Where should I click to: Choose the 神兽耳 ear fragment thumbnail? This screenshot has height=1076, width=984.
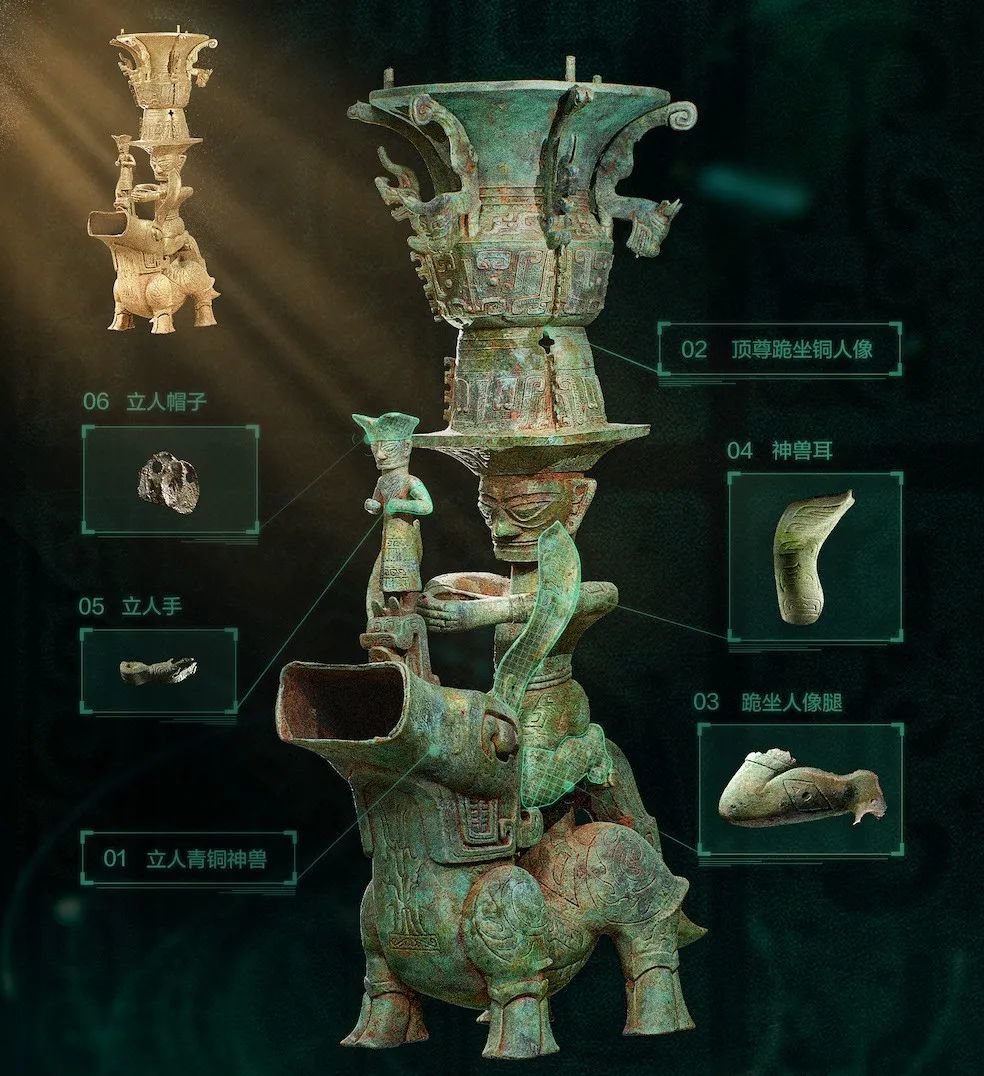[x=814, y=556]
